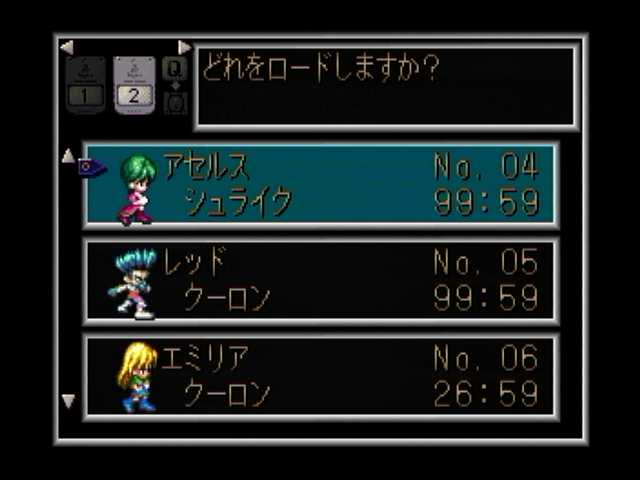Load save No. 05 レッド
640x480 pixels.
pos(321,281)
